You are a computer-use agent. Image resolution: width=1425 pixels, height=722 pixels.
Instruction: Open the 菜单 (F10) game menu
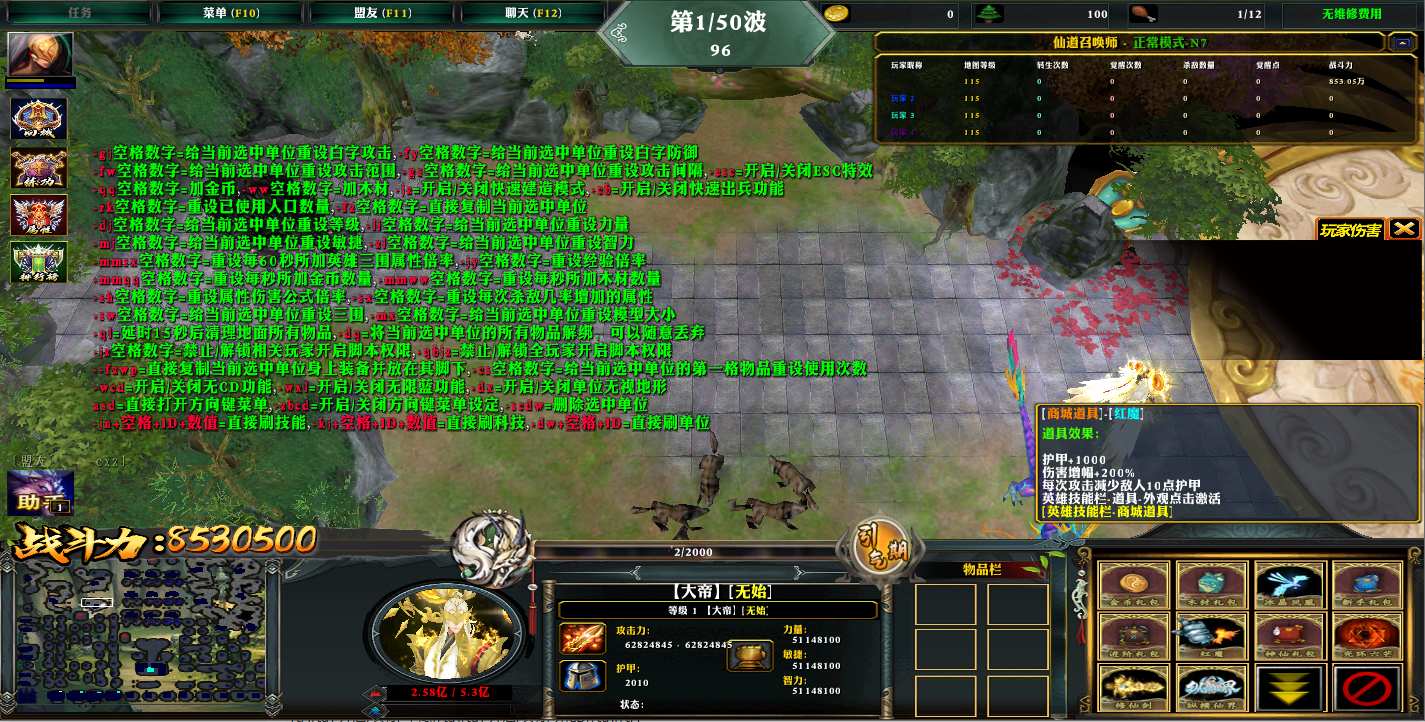(230, 13)
